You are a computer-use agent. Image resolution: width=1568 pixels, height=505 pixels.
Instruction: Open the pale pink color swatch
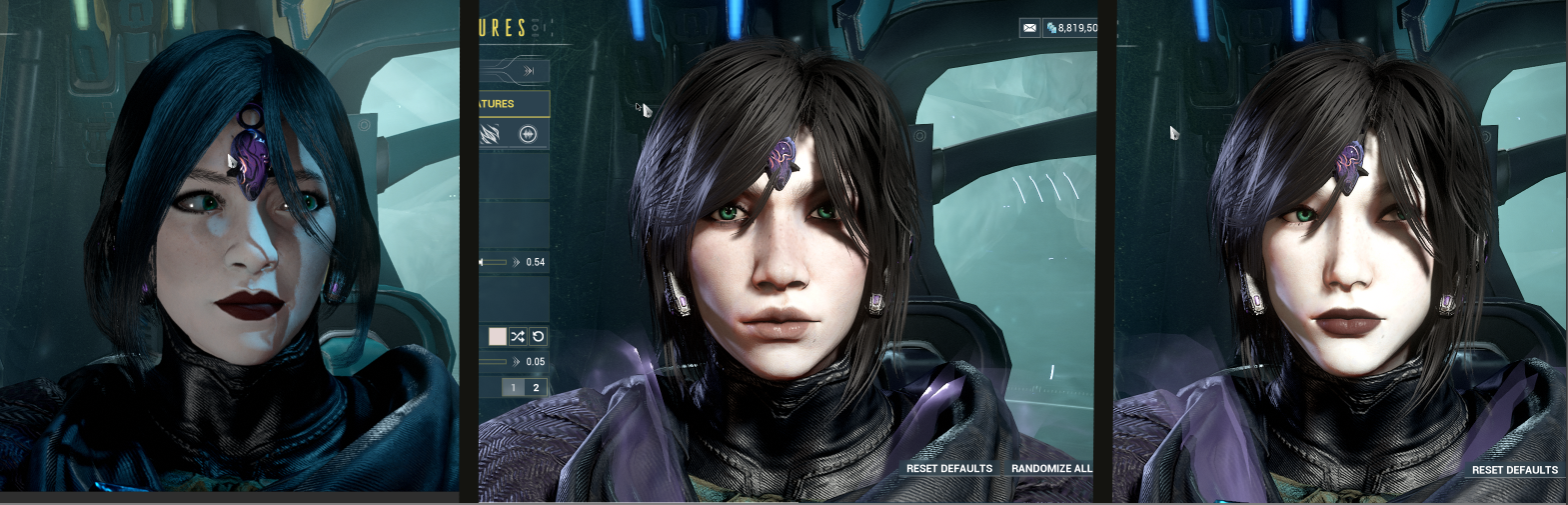[497, 336]
